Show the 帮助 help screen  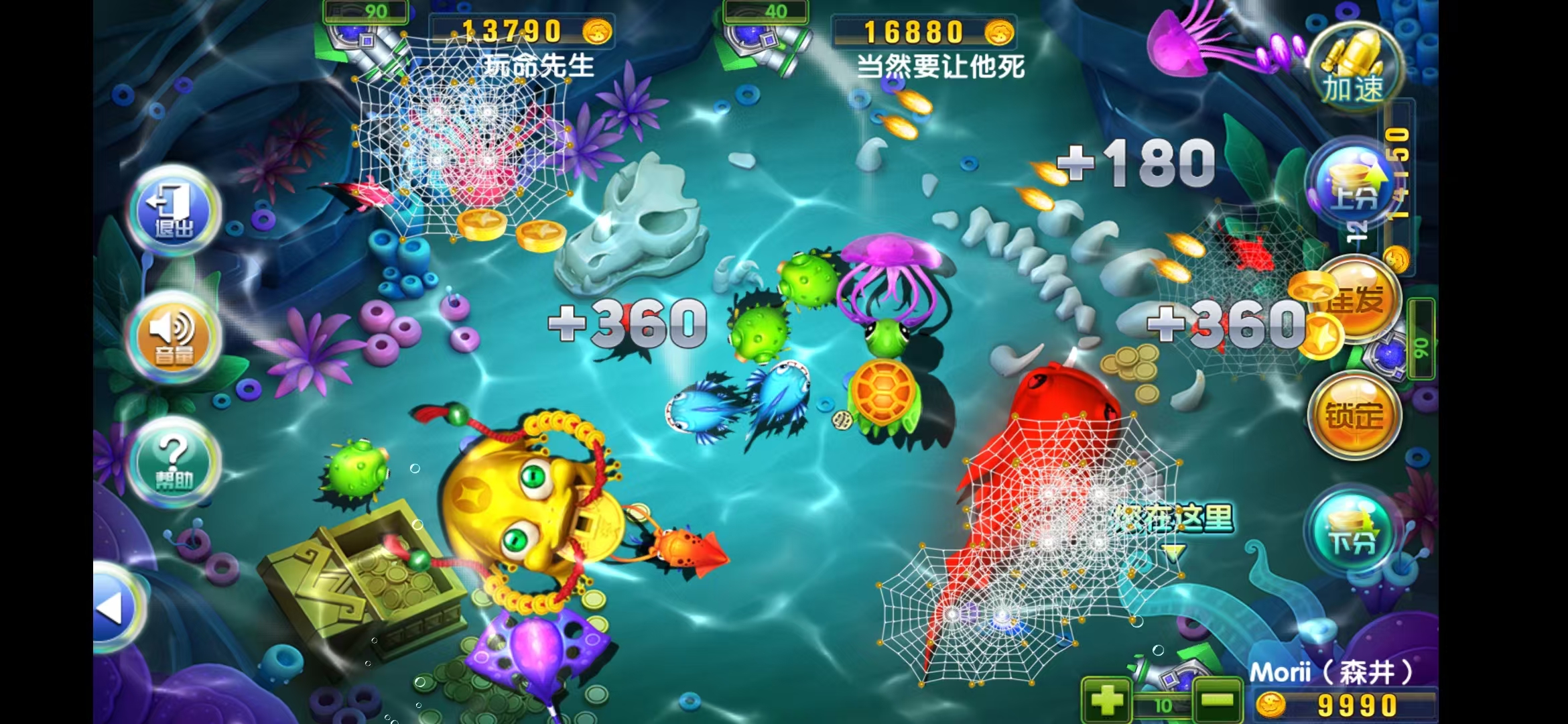[174, 462]
